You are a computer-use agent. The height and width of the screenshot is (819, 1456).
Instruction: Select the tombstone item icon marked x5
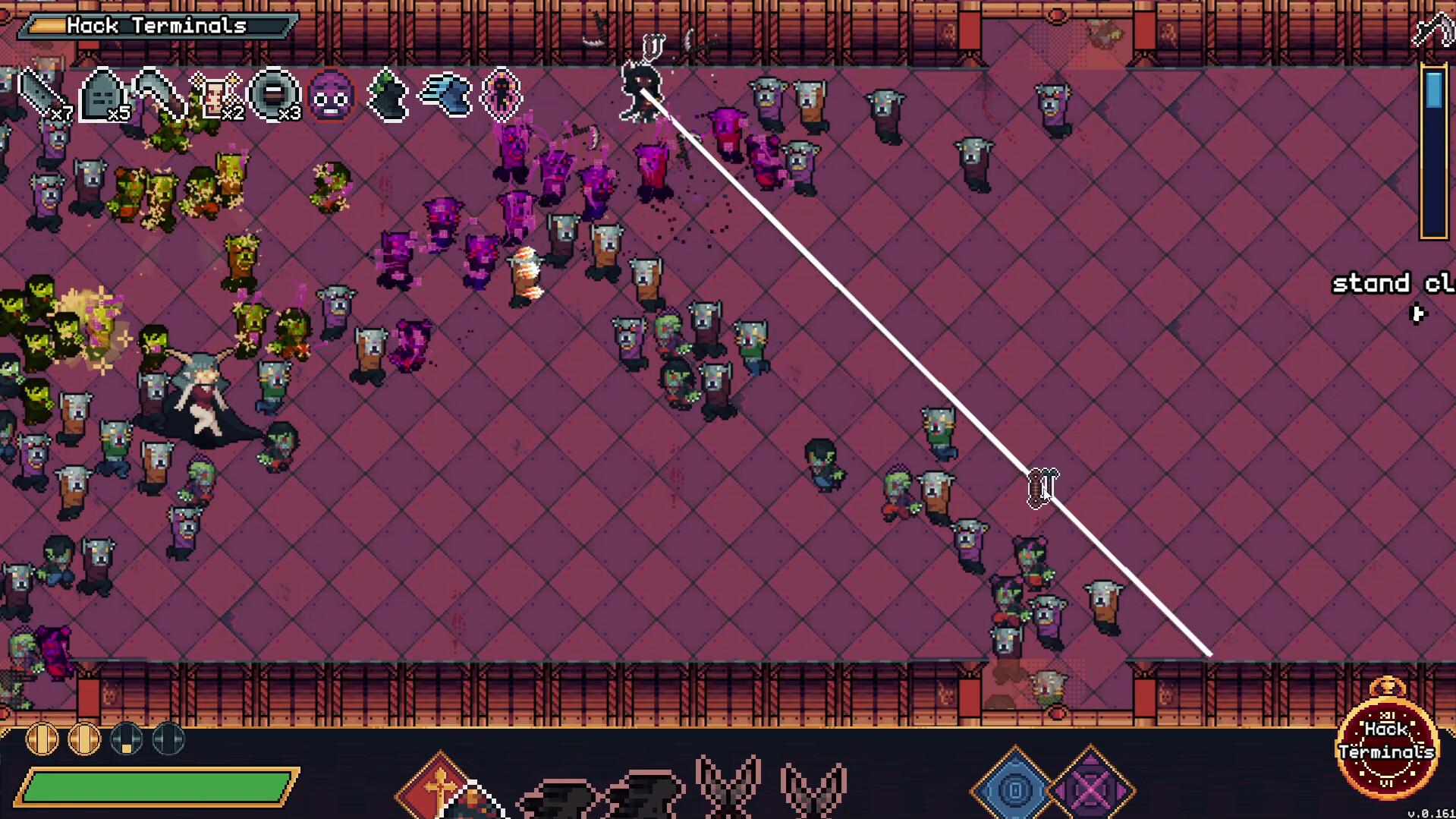coord(102,93)
